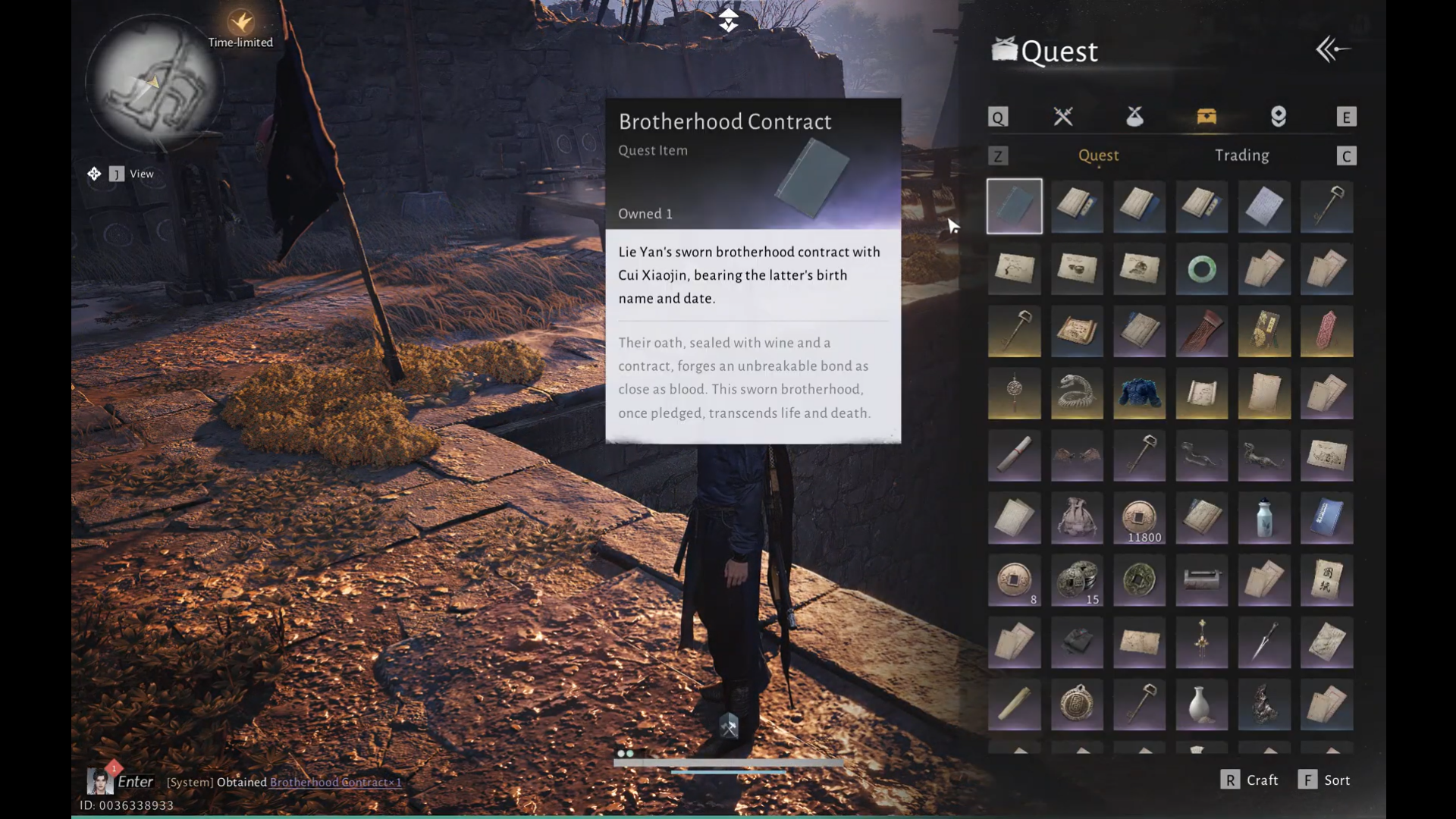Click the player portrait in chat bar
The width and height of the screenshot is (1456, 819).
[99, 781]
